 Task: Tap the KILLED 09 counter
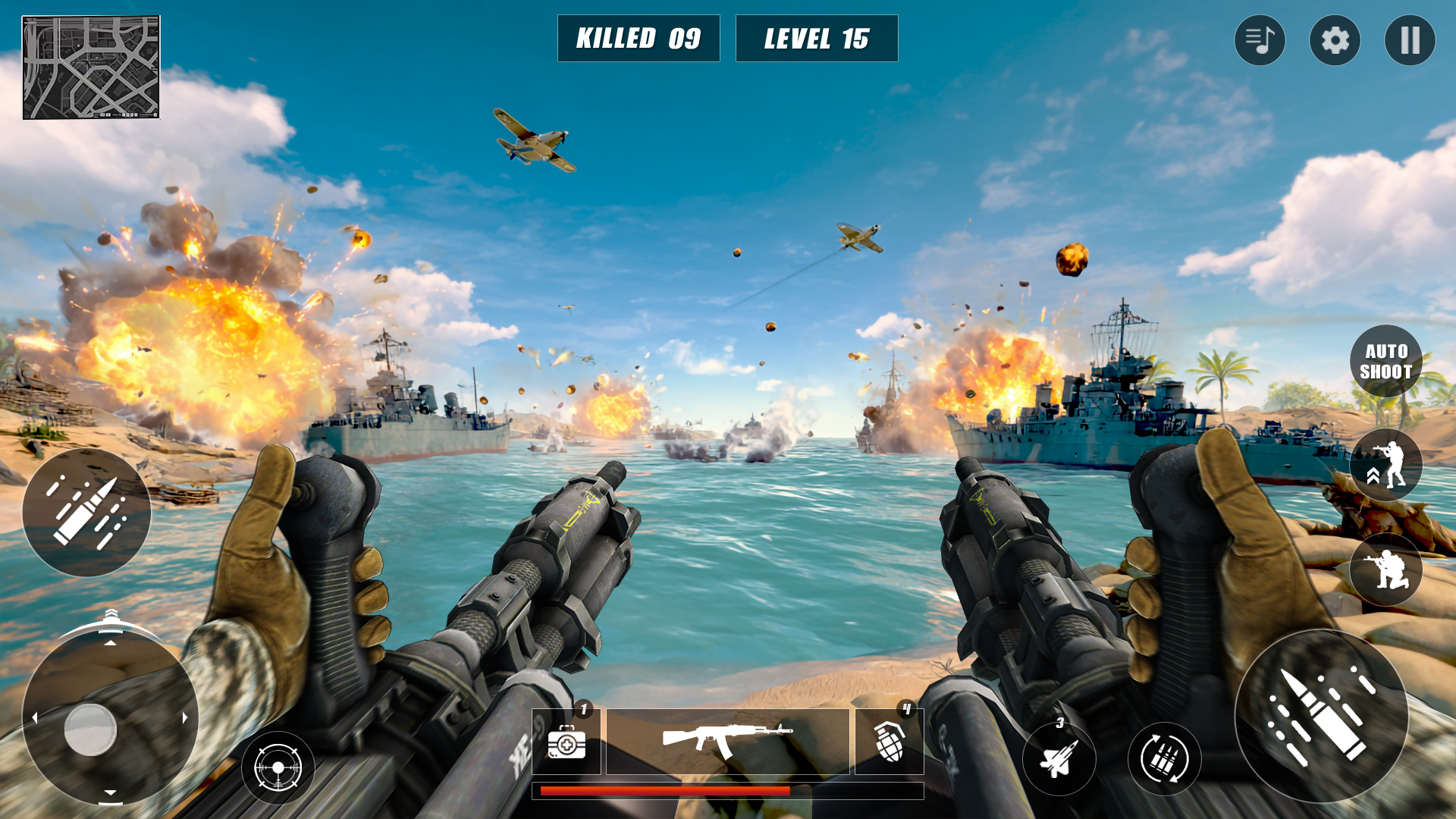tap(639, 38)
